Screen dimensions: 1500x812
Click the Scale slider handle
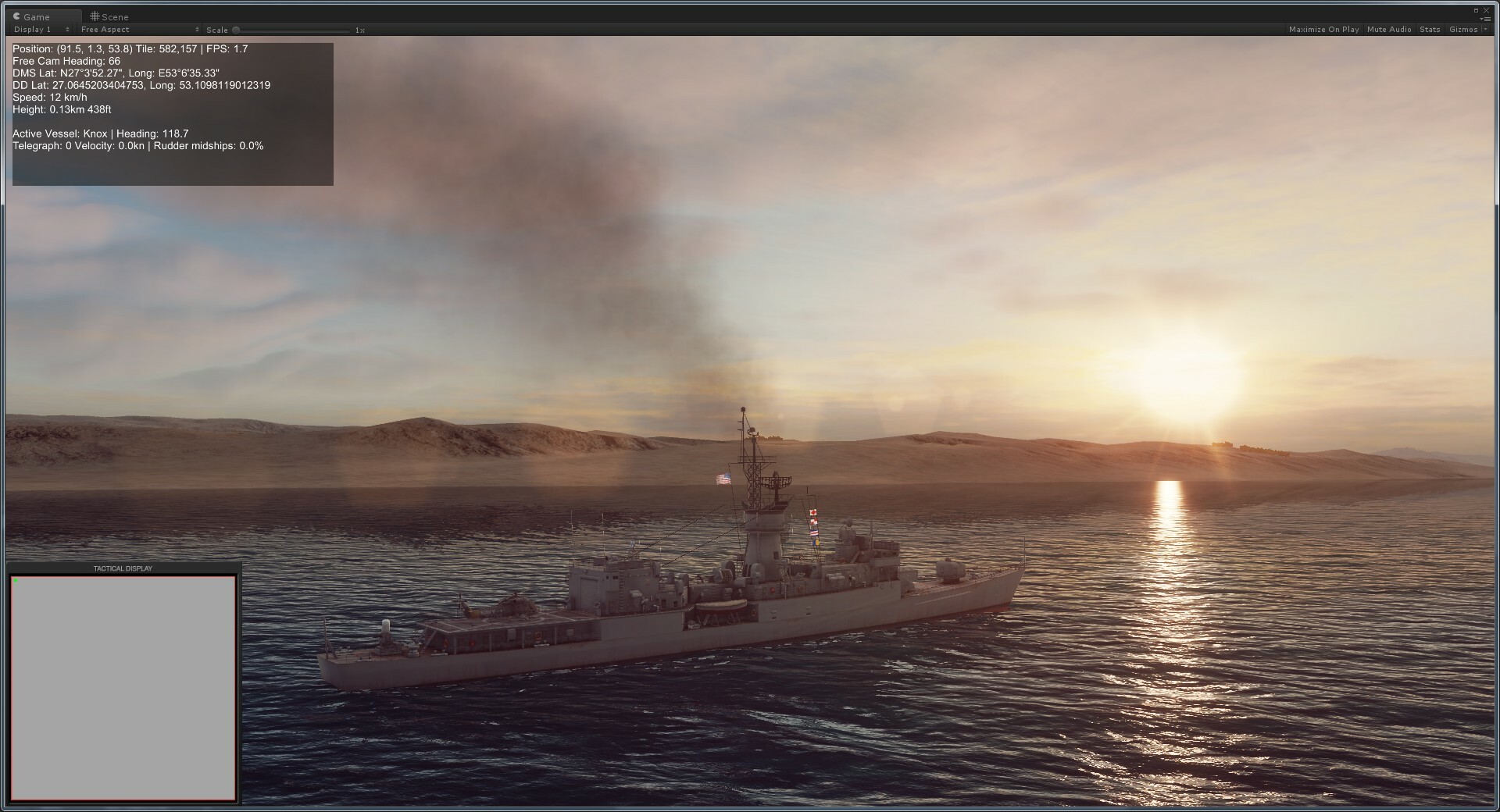pyautogui.click(x=236, y=30)
